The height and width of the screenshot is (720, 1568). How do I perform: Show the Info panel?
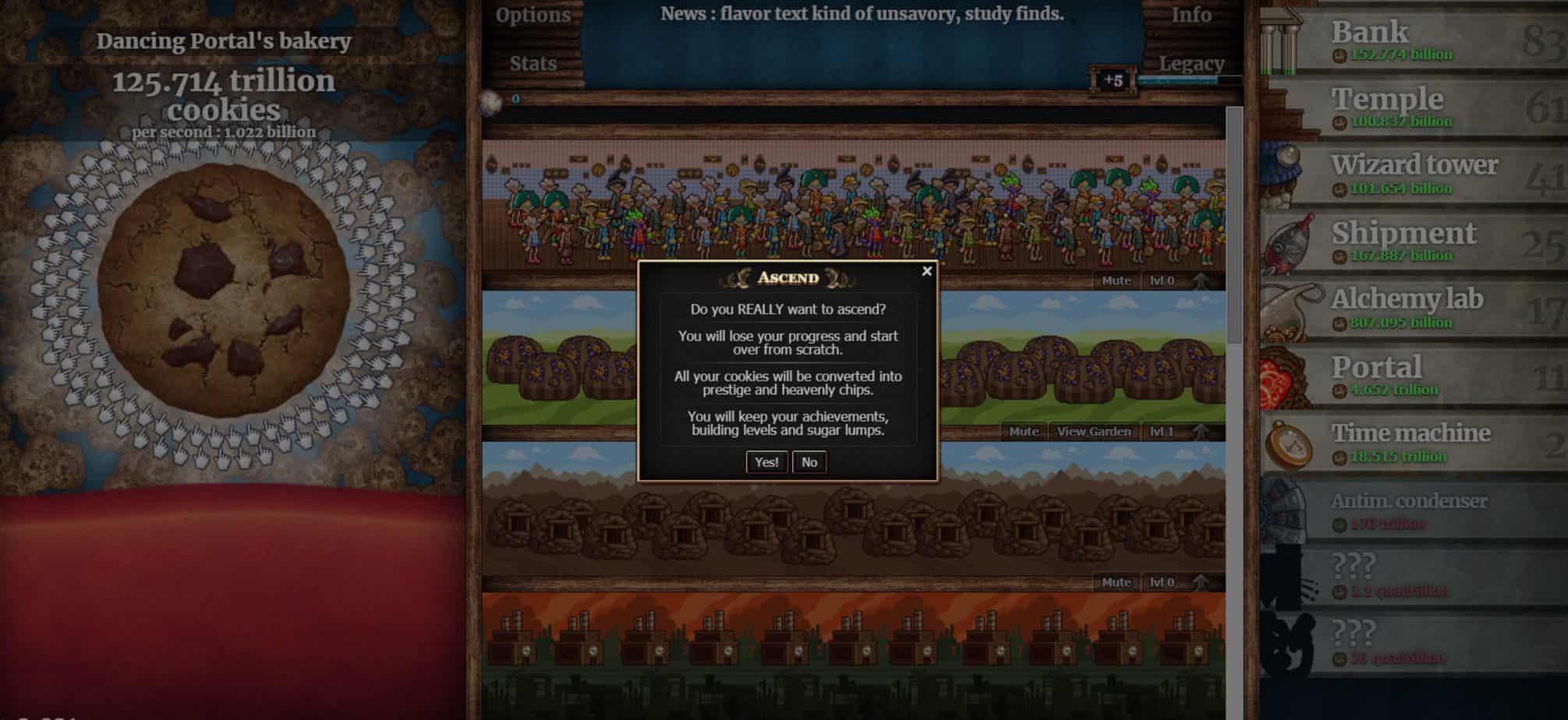tap(1191, 15)
